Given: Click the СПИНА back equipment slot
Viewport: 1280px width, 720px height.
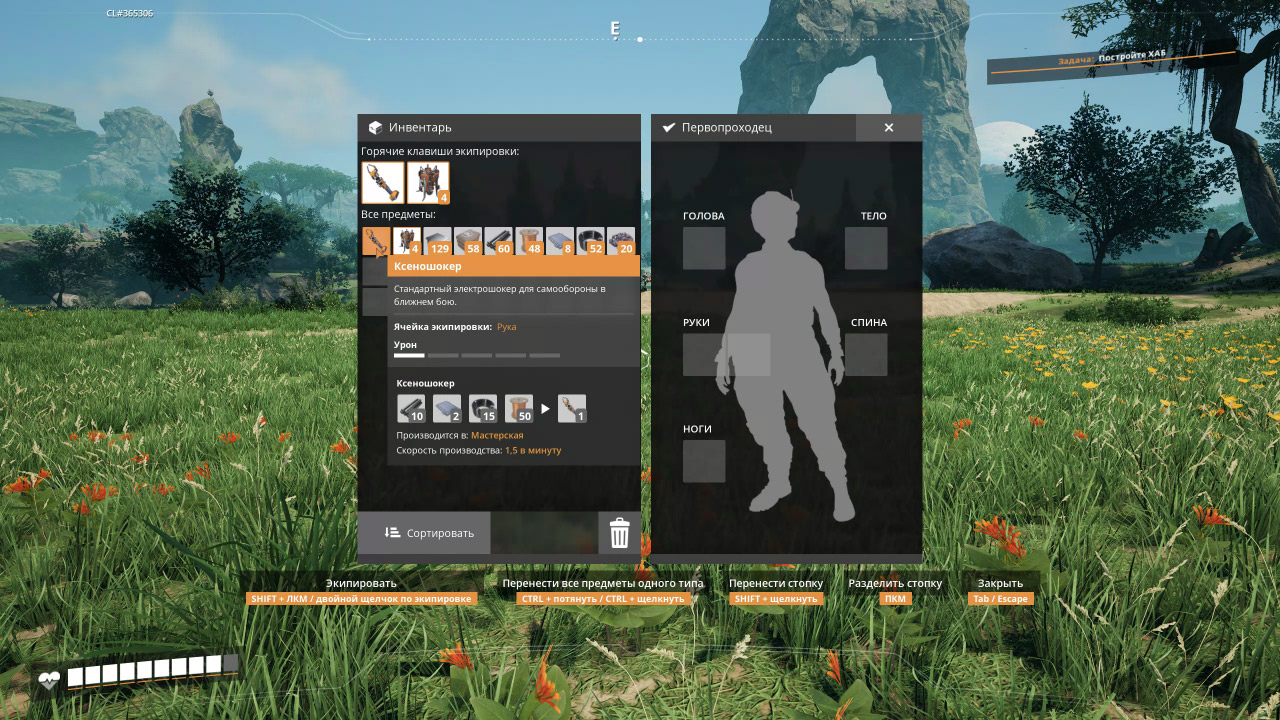Looking at the screenshot, I should 866,354.
